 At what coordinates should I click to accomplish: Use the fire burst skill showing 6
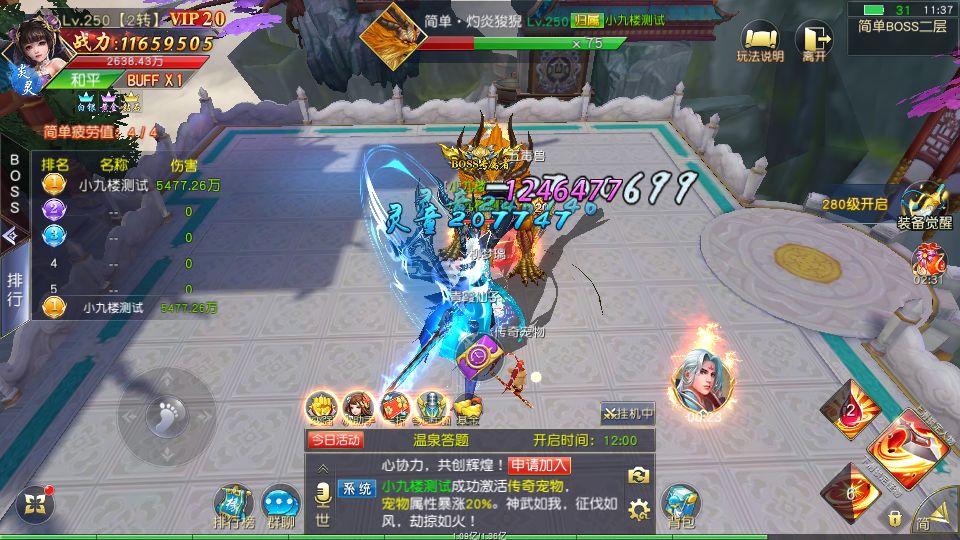pos(850,492)
